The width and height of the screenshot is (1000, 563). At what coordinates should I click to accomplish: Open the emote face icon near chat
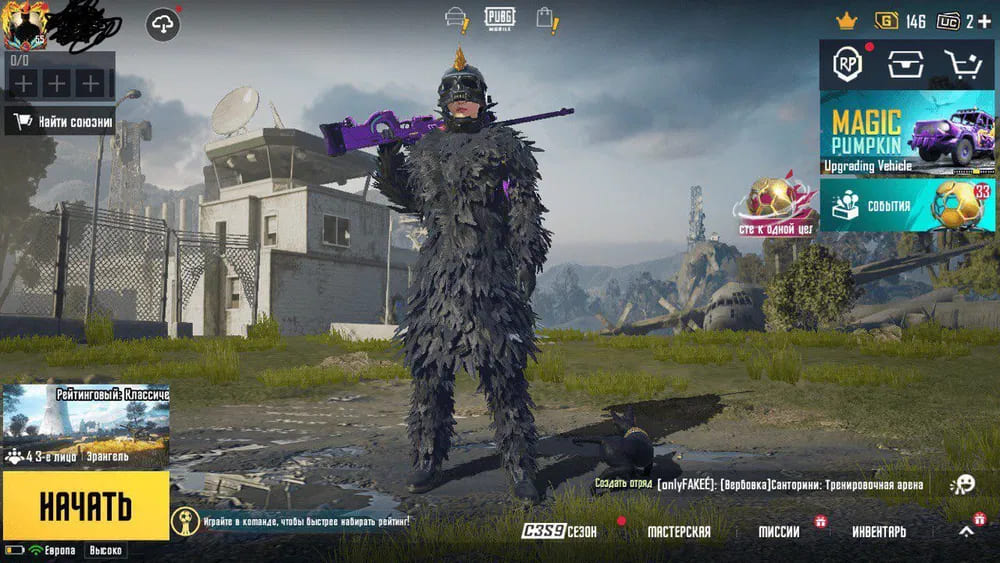pyautogui.click(x=962, y=484)
